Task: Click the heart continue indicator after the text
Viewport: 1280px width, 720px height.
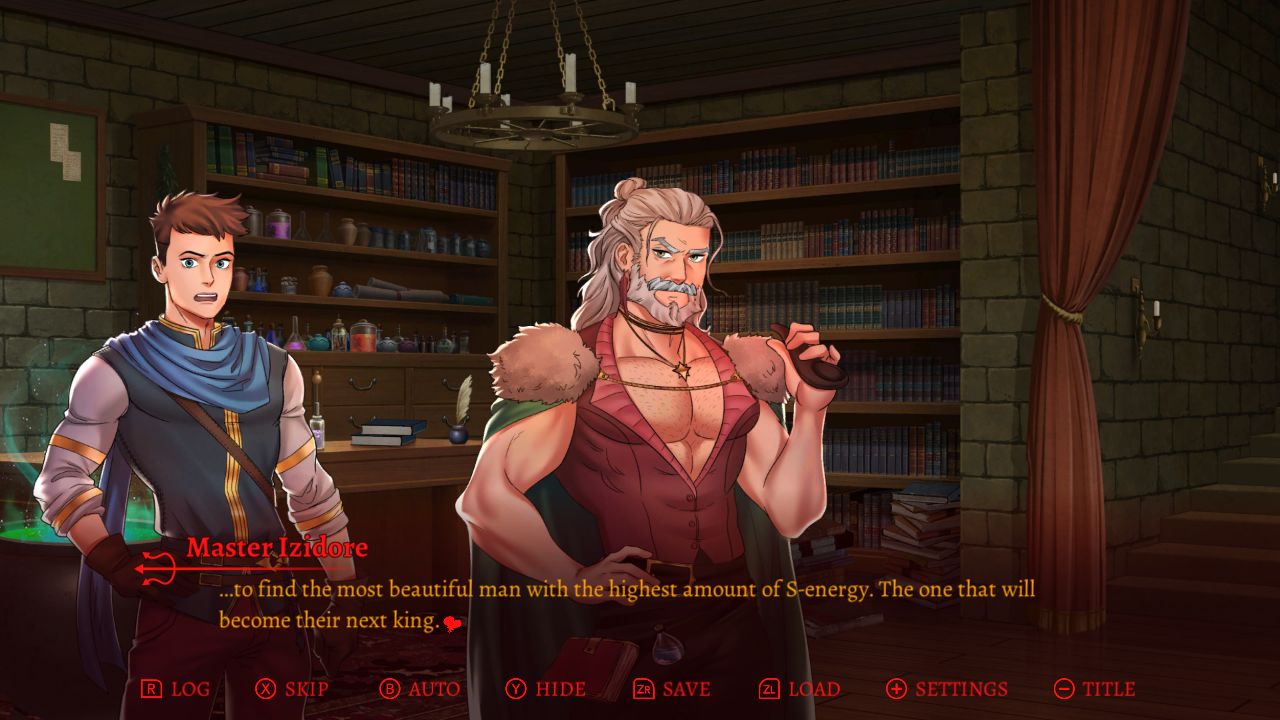Action: (x=452, y=622)
